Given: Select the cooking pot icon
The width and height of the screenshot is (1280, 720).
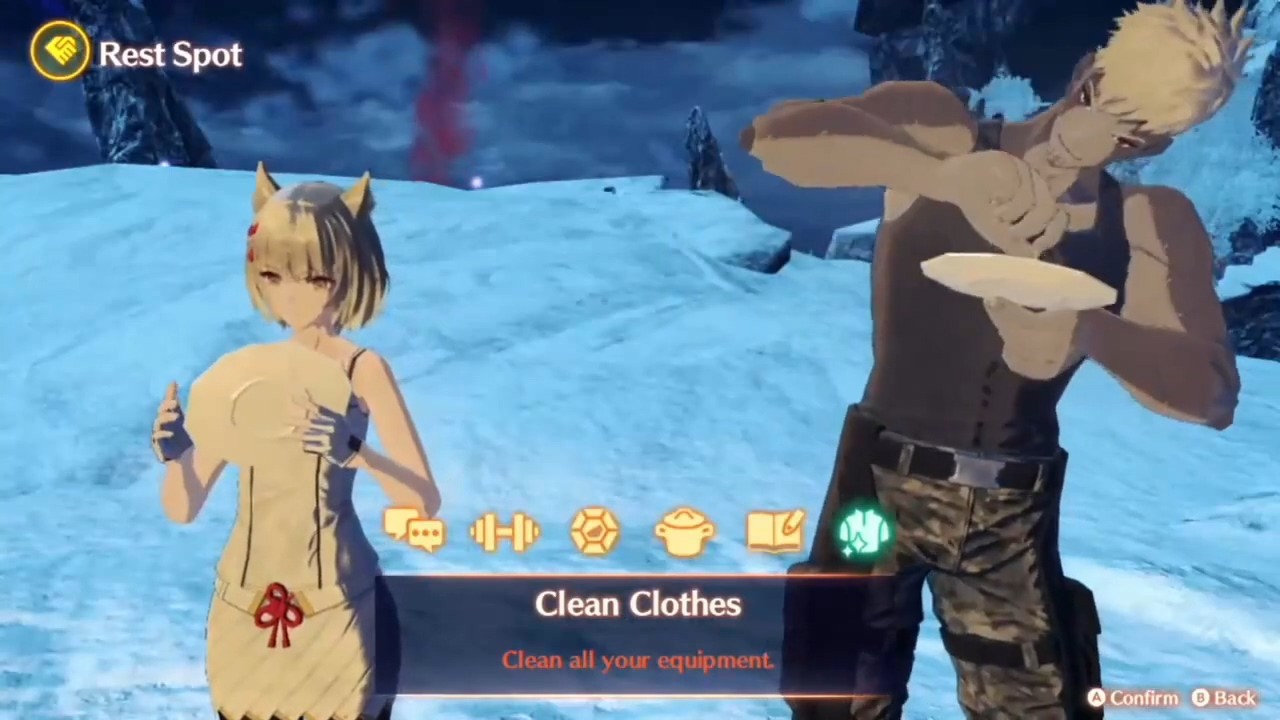Looking at the screenshot, I should 685,531.
